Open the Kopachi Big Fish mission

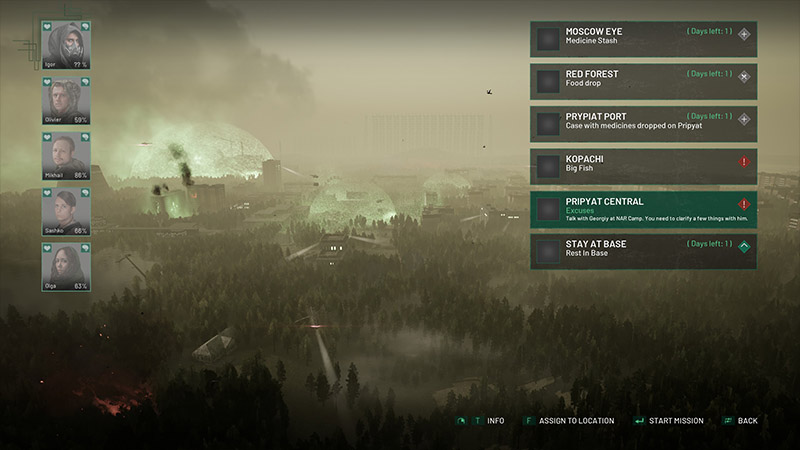643,166
